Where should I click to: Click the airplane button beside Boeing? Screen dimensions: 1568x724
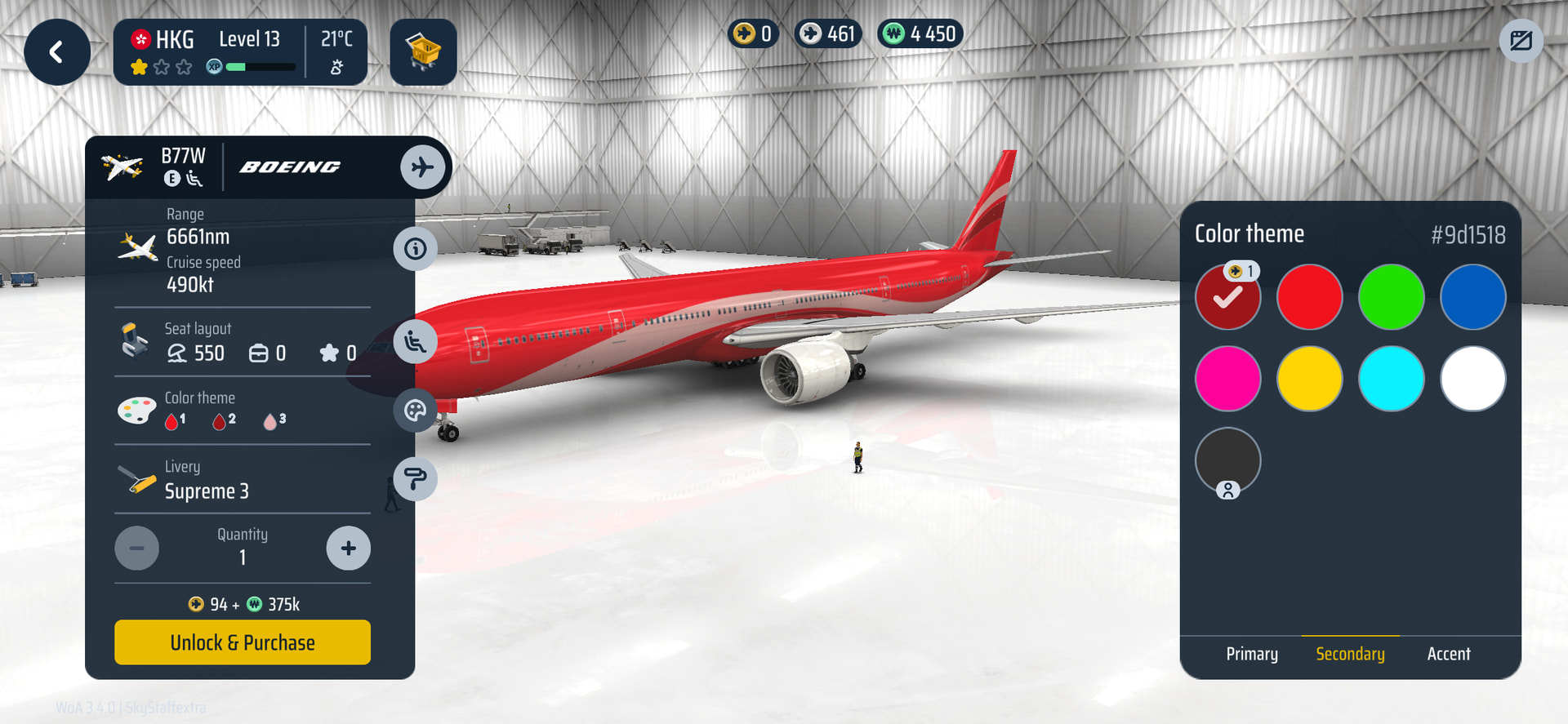click(422, 167)
